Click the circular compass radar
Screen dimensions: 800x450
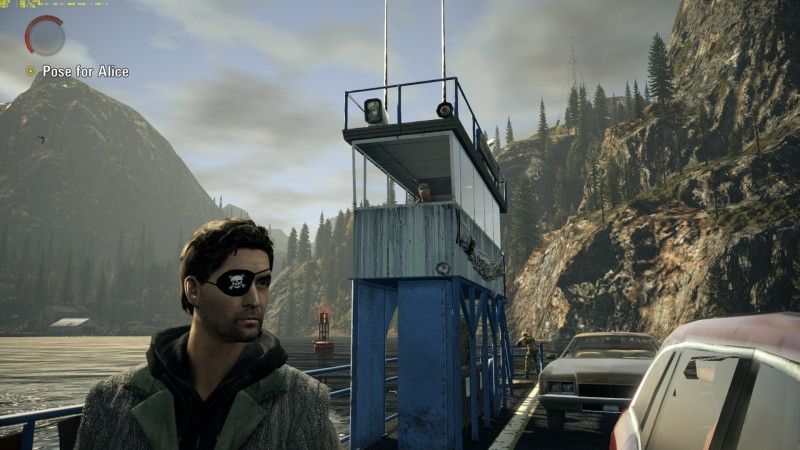(45, 36)
